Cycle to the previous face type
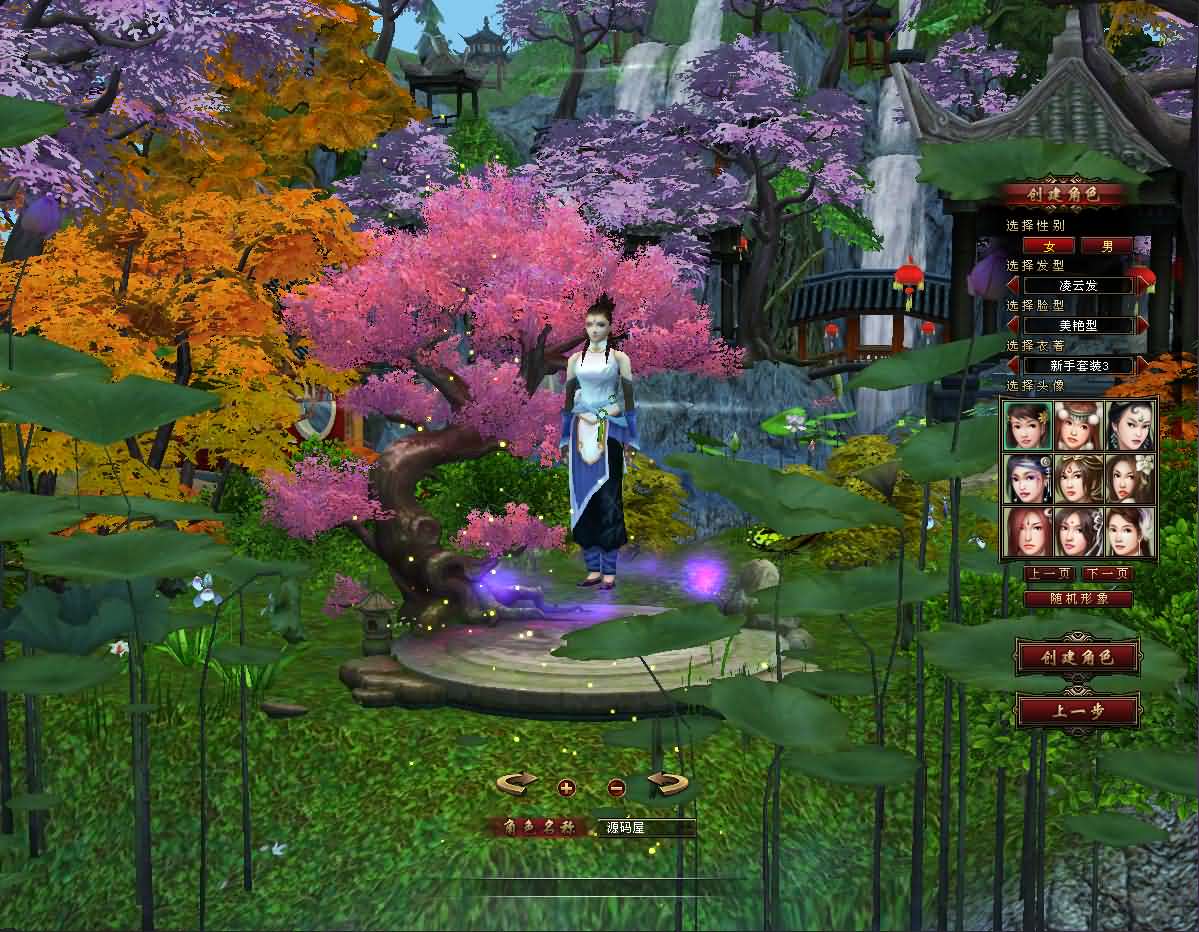1199x932 pixels. pos(1012,325)
